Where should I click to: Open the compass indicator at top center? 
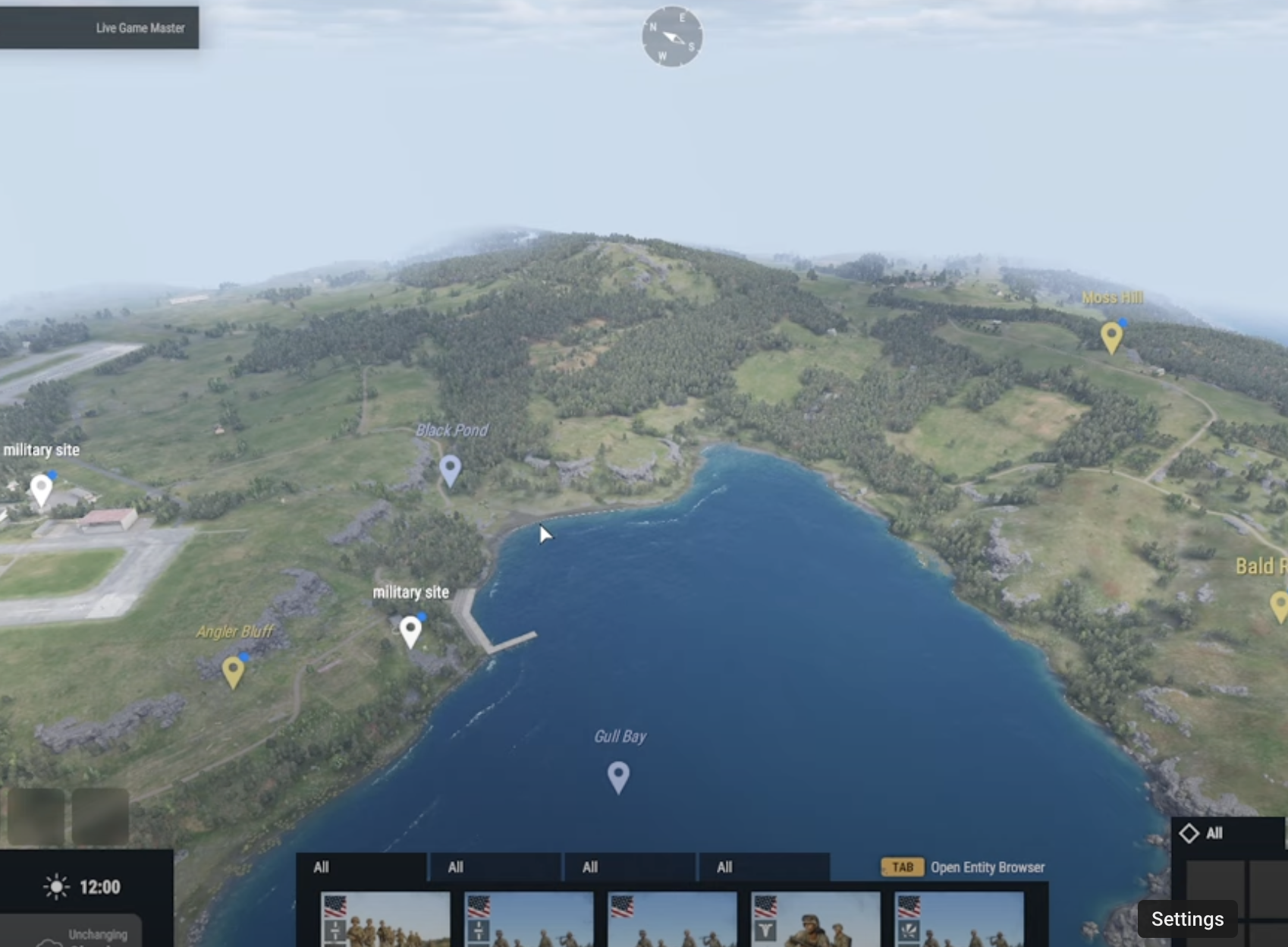tap(671, 36)
